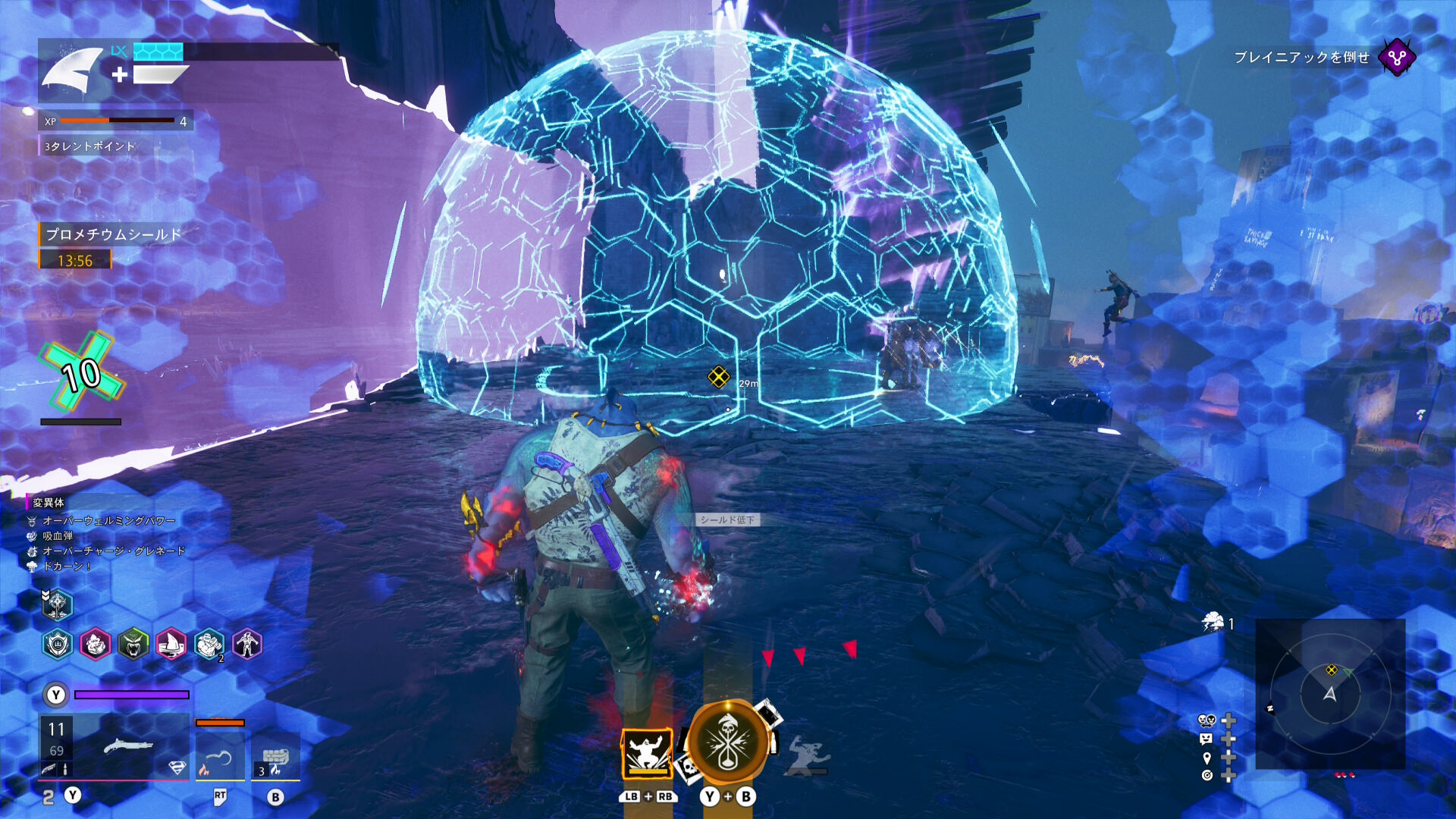Open the emote speech bubble shortcut
1456x819 pixels.
[x=1207, y=738]
